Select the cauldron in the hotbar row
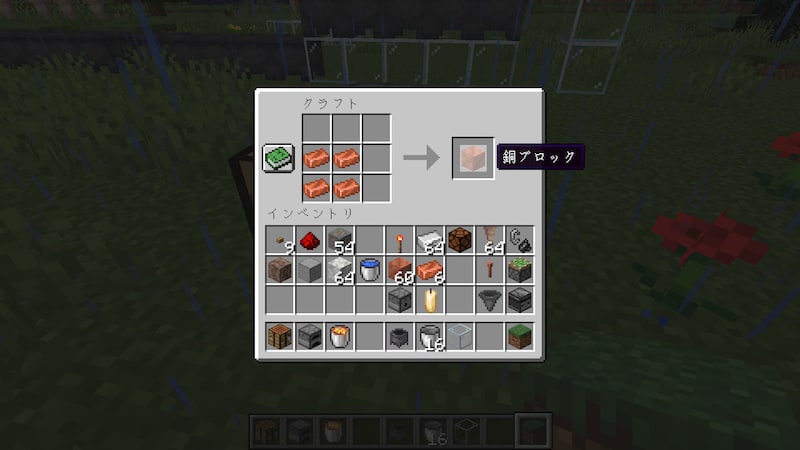The width and height of the screenshot is (800, 450). pos(400,337)
